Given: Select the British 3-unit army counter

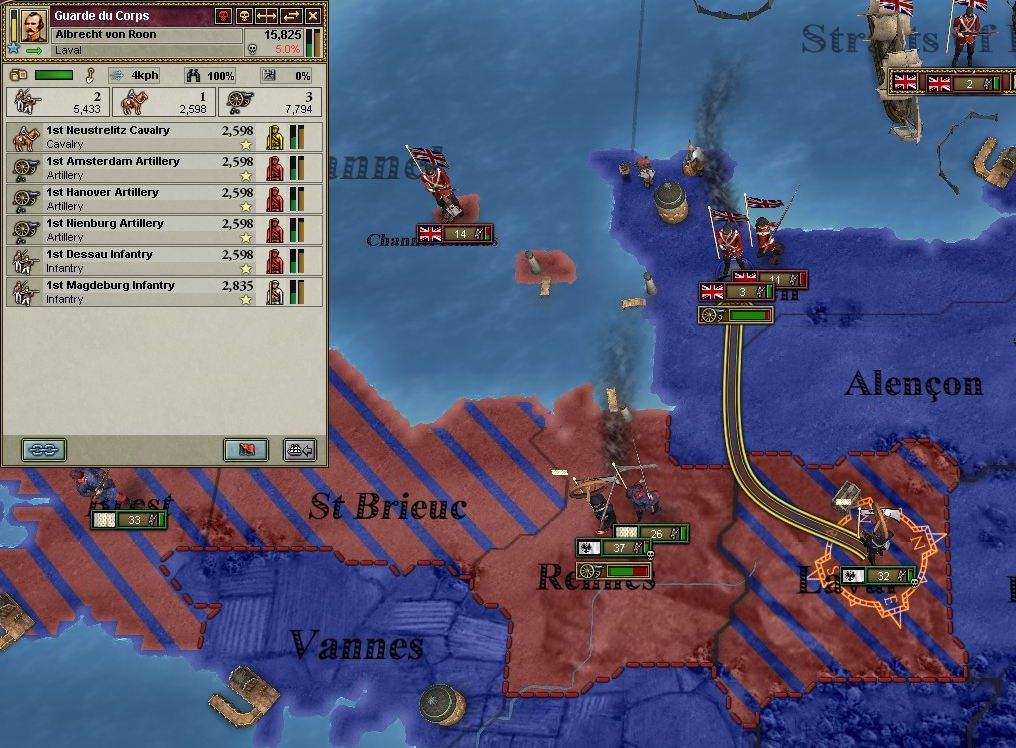Looking at the screenshot, I should (737, 292).
